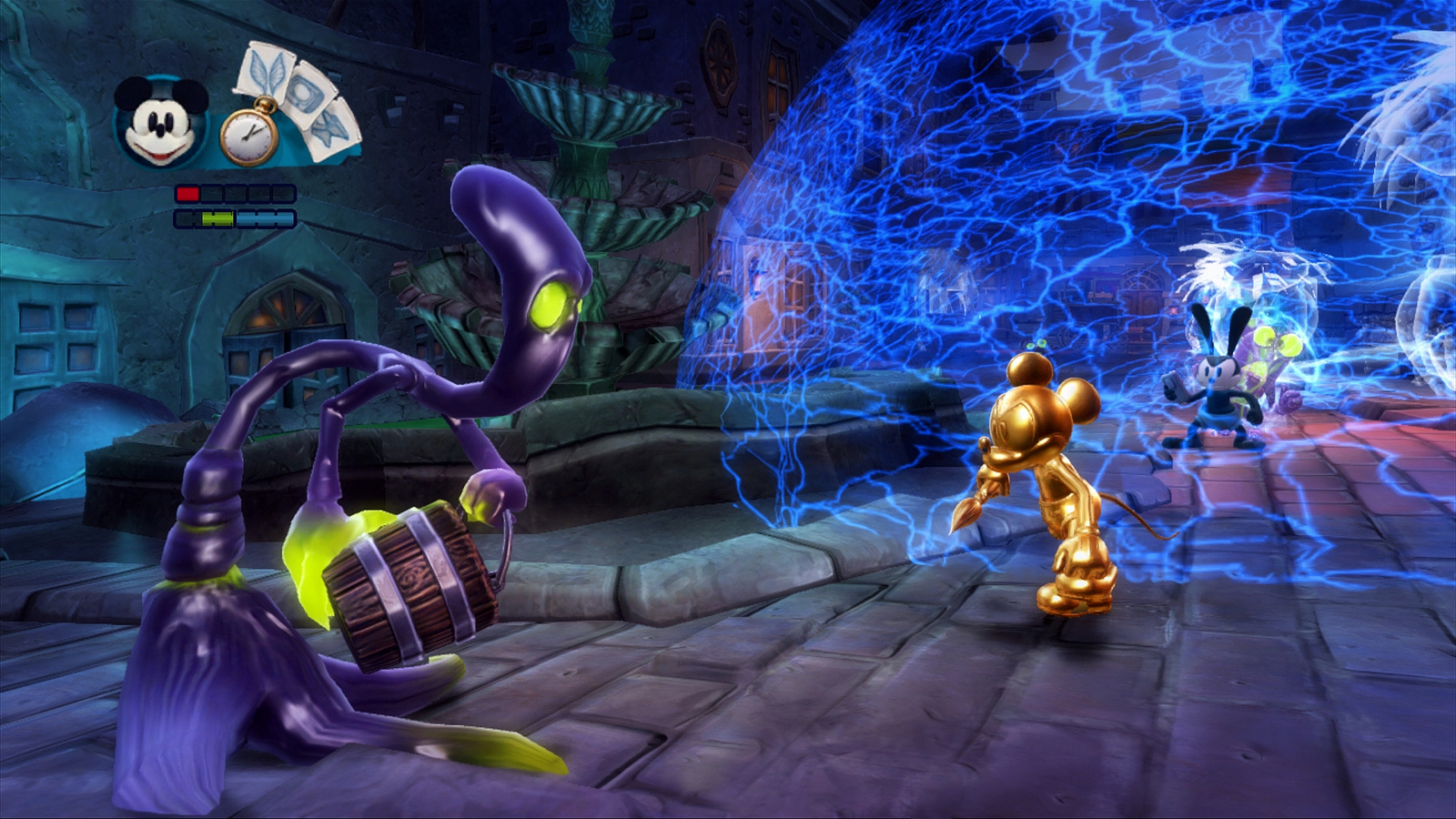
Task: Select the gold pocket watch sketch
Action: tap(248, 136)
